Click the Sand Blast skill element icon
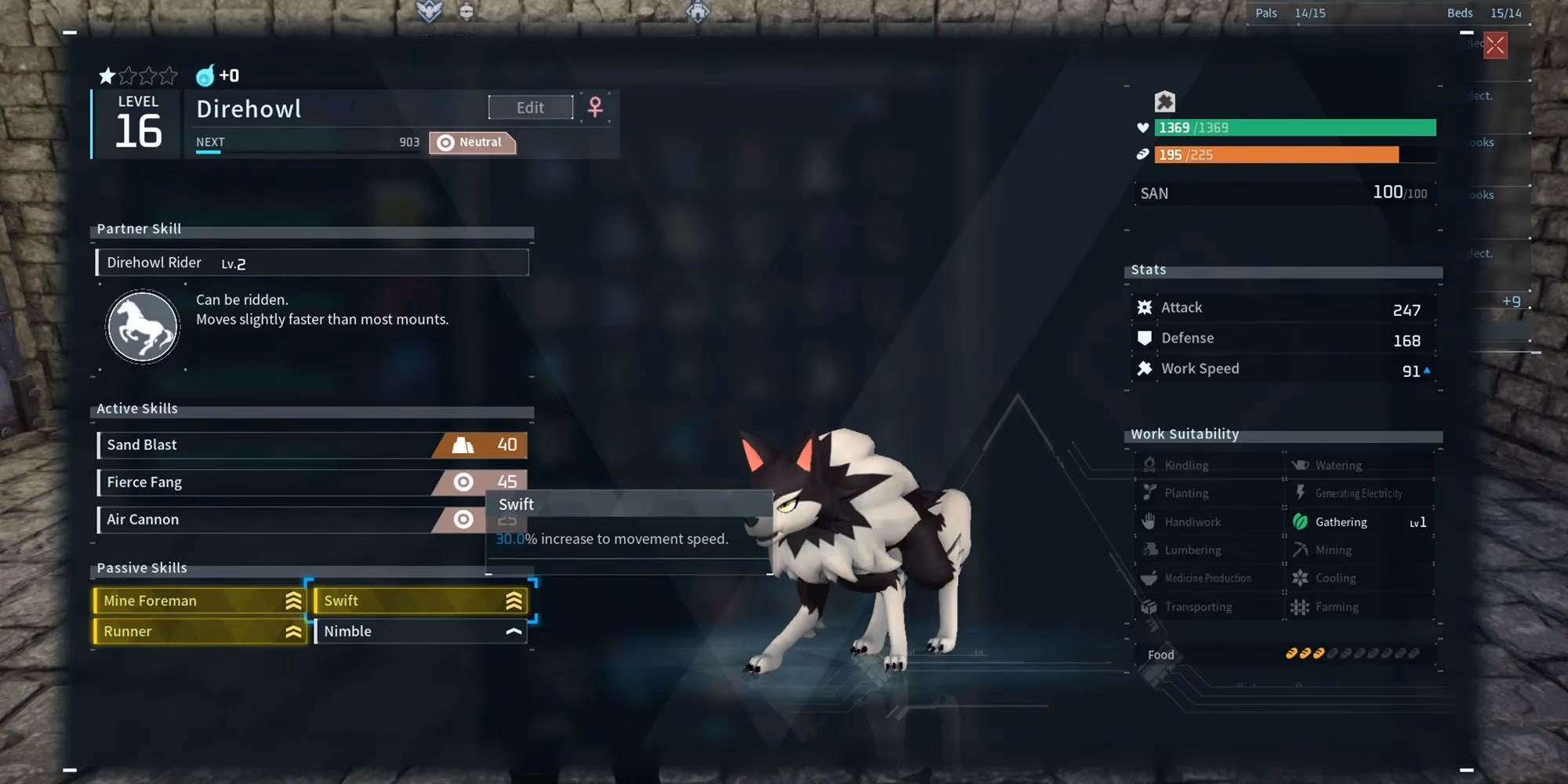The image size is (1568, 784). [465, 445]
